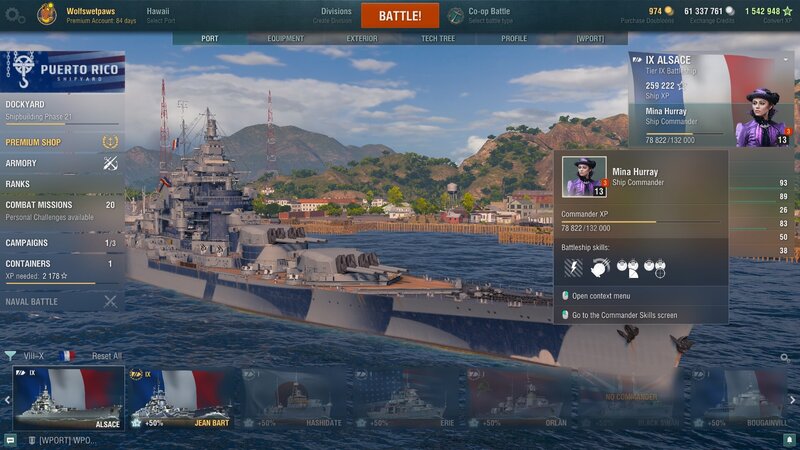Reset All ship carousel filters

107,356
